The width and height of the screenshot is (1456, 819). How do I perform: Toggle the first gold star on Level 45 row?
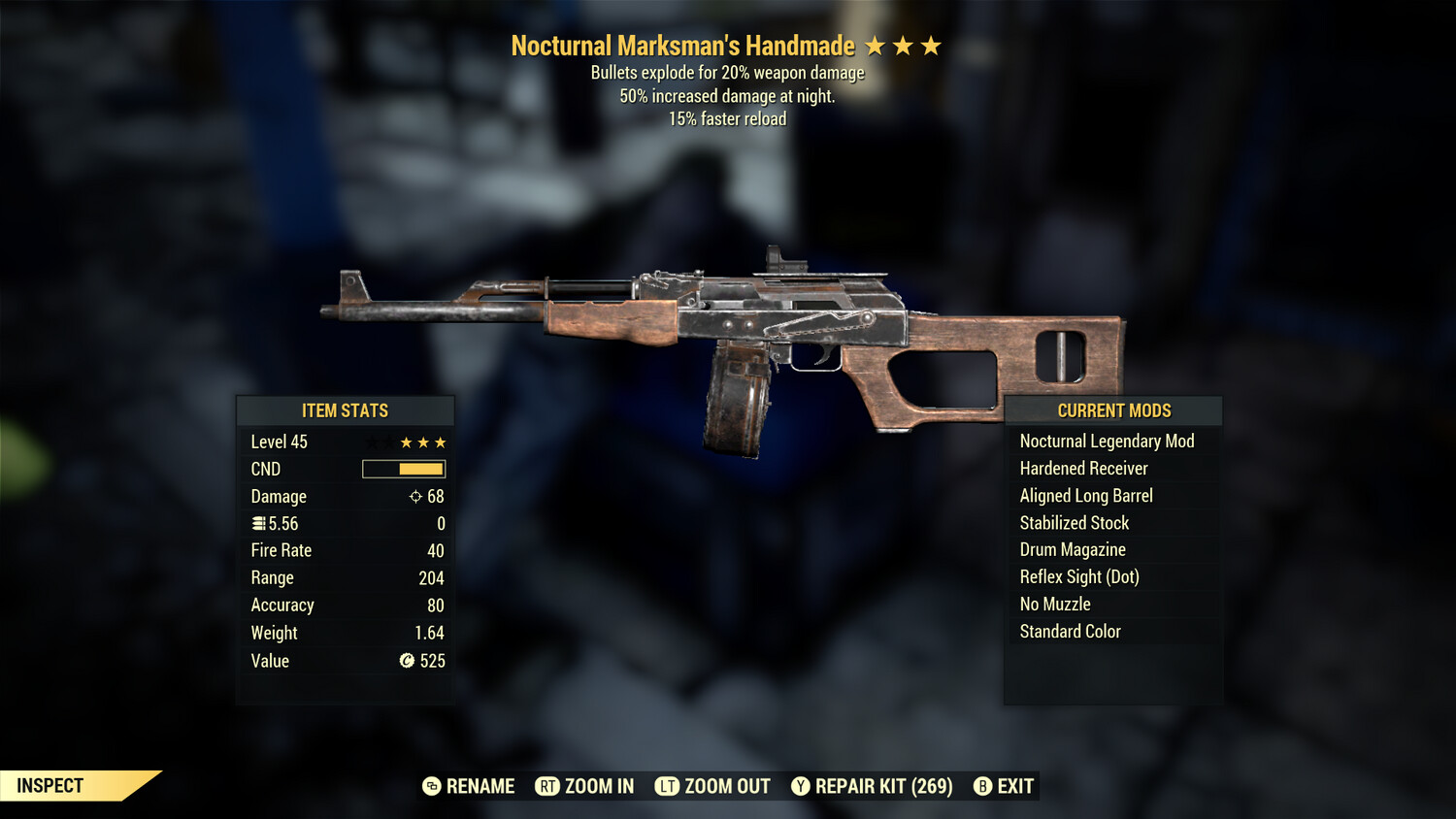tap(404, 442)
